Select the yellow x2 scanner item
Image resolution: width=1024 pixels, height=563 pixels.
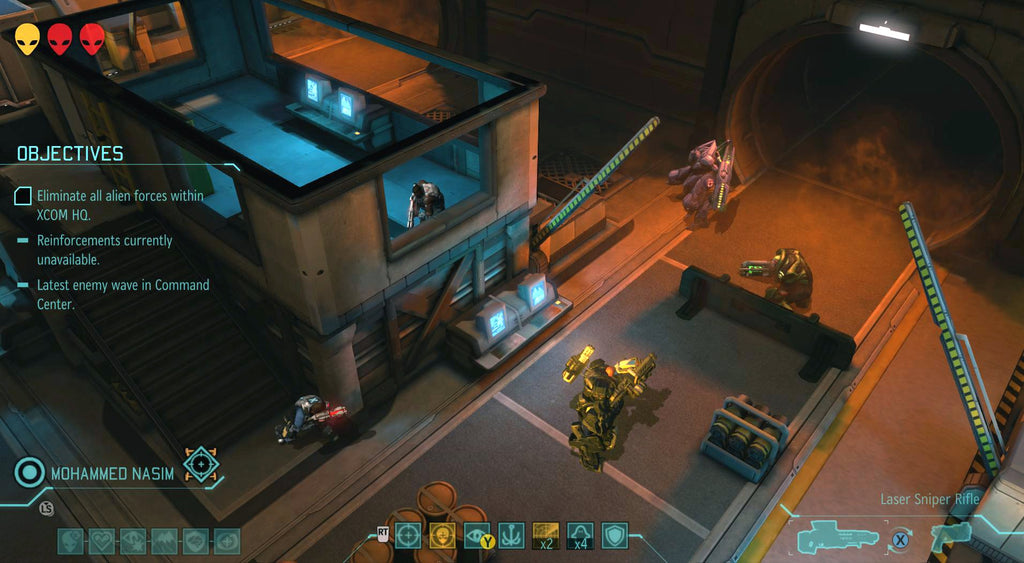[546, 536]
